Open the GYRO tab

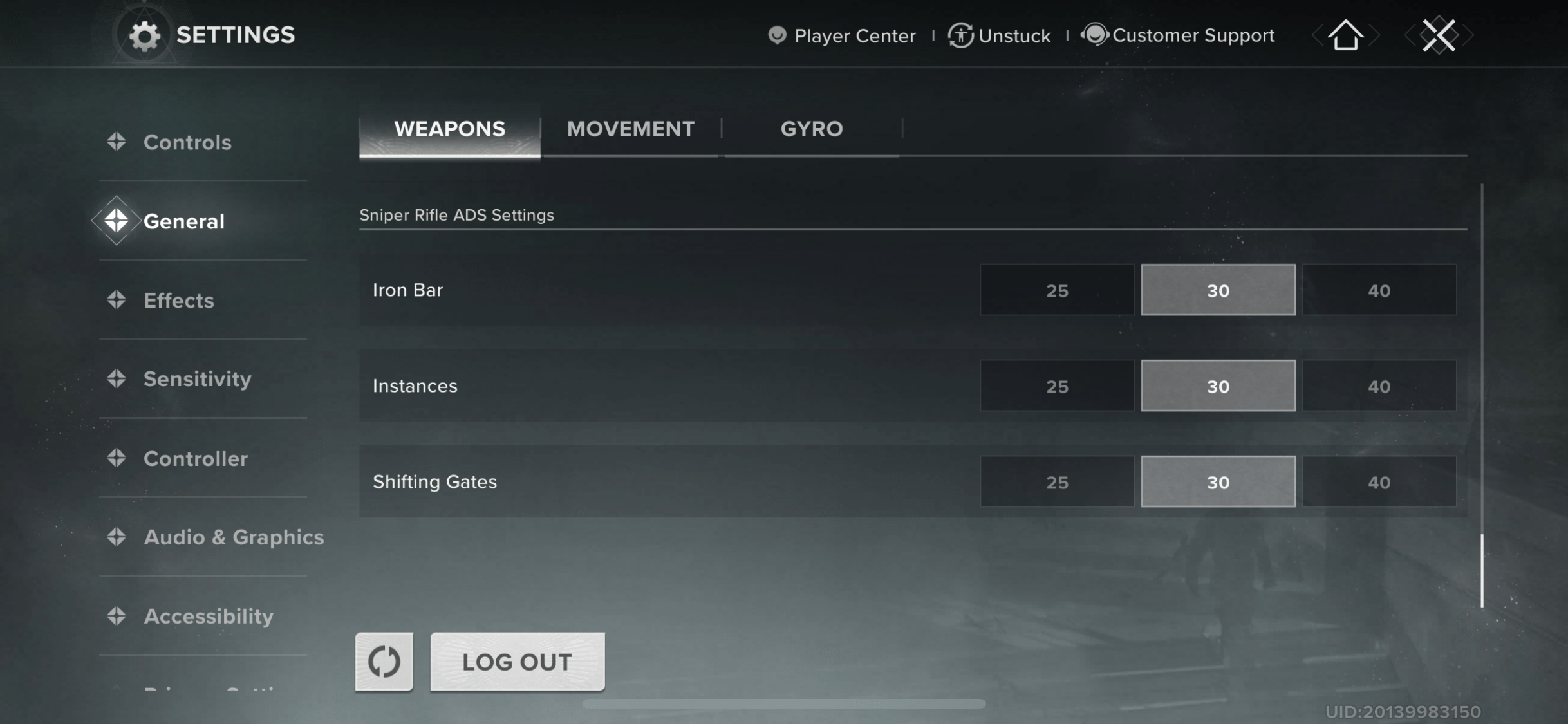click(811, 129)
